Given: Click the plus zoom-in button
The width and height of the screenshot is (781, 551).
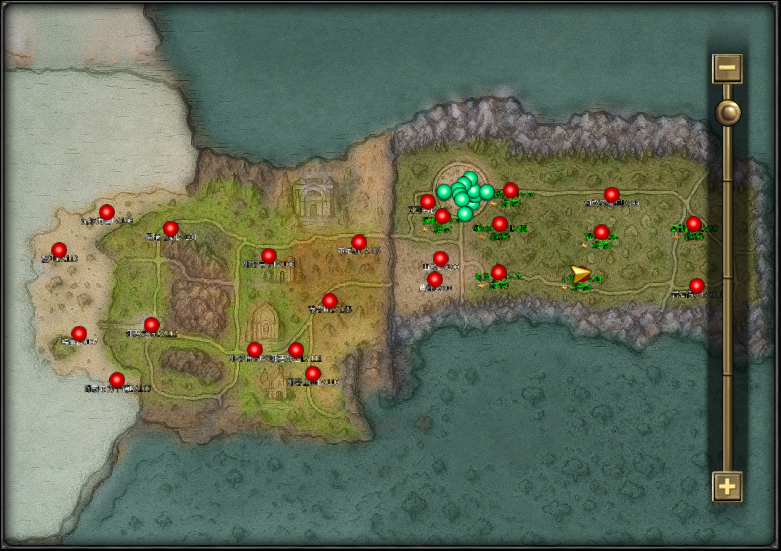Looking at the screenshot, I should 727,487.
